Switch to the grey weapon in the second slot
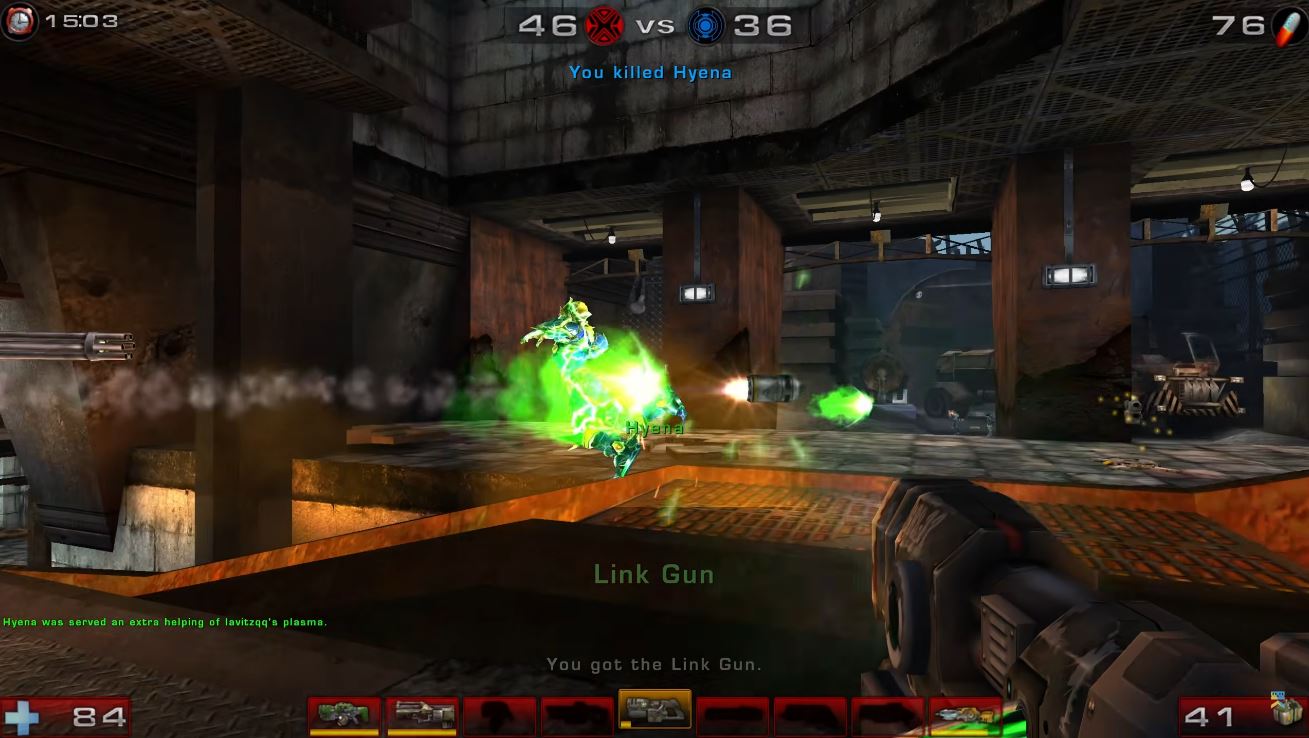This screenshot has height=738, width=1309. coord(422,715)
